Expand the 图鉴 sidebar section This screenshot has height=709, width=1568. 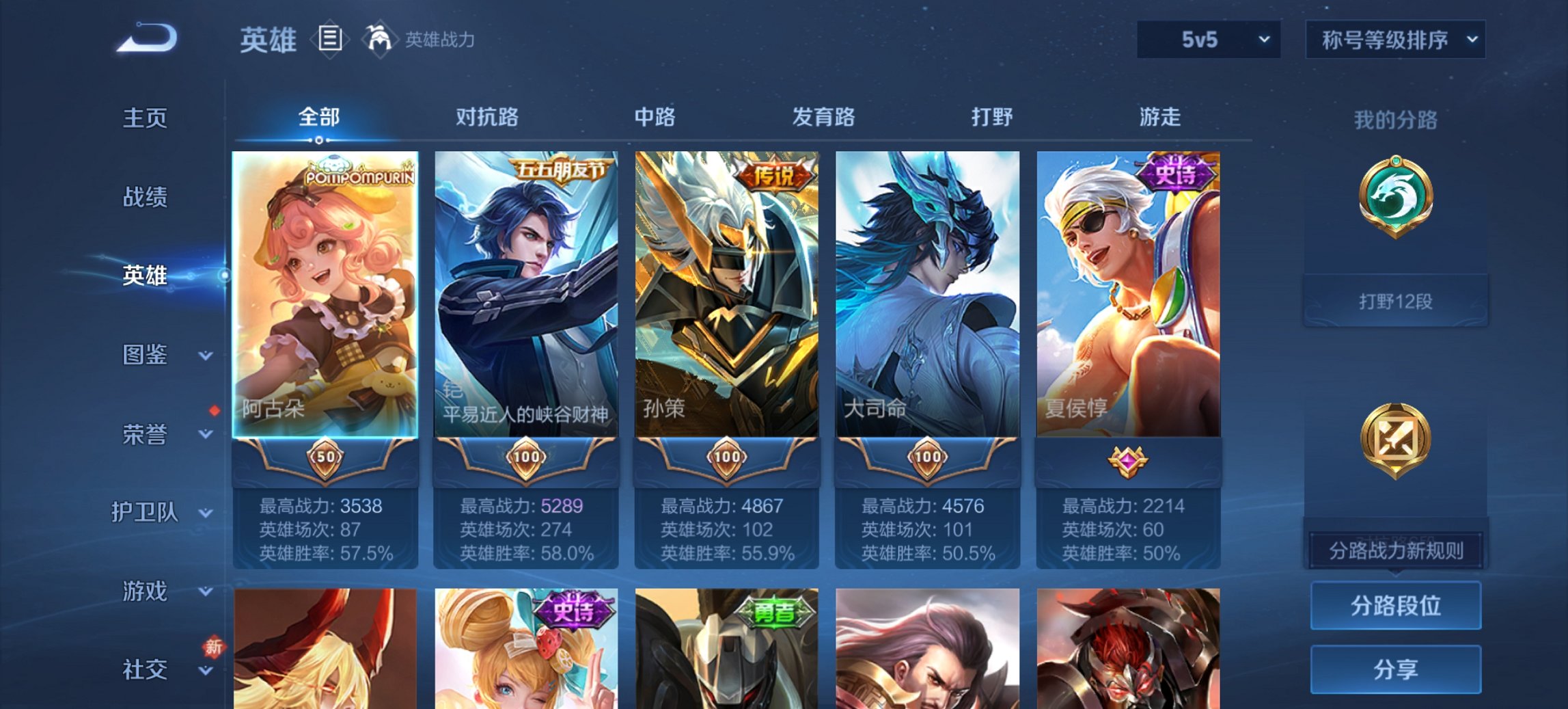click(146, 356)
